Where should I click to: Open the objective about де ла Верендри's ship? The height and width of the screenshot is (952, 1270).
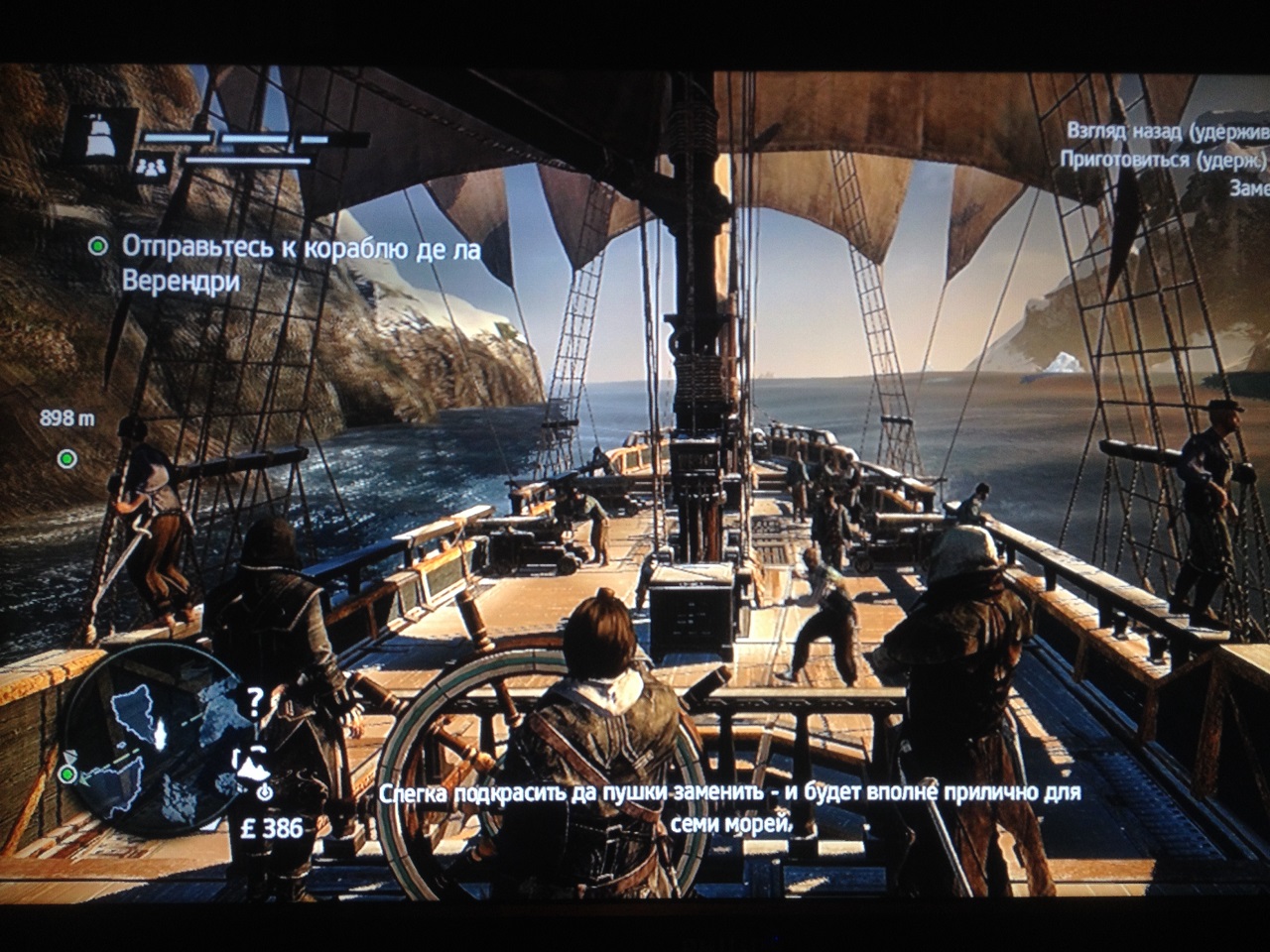(x=300, y=264)
